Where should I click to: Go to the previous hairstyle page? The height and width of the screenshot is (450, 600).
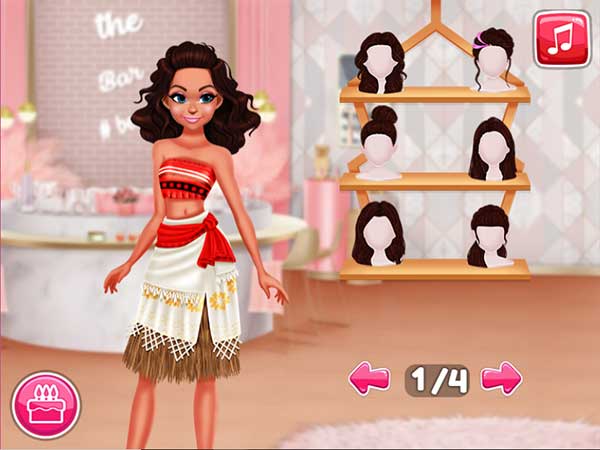pyautogui.click(x=368, y=378)
